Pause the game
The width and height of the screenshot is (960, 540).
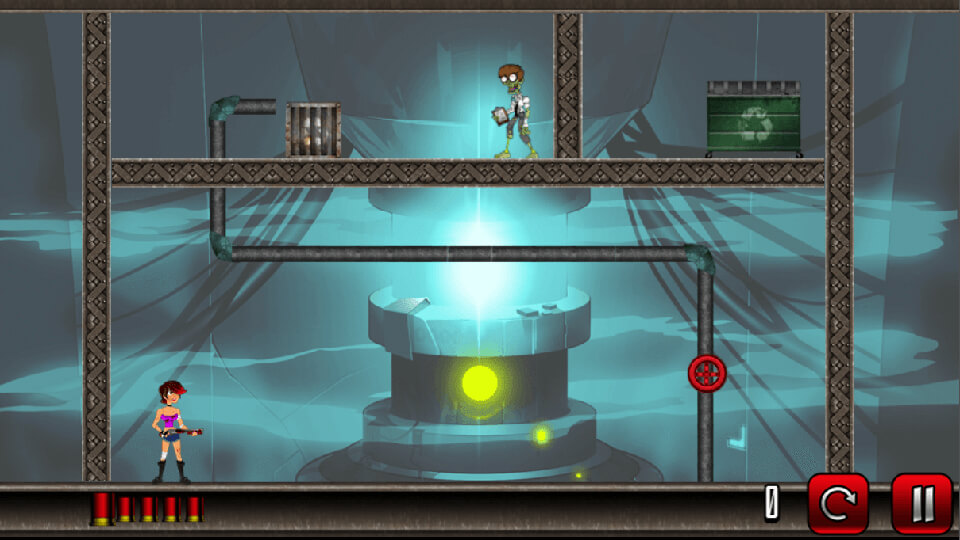coord(921,503)
